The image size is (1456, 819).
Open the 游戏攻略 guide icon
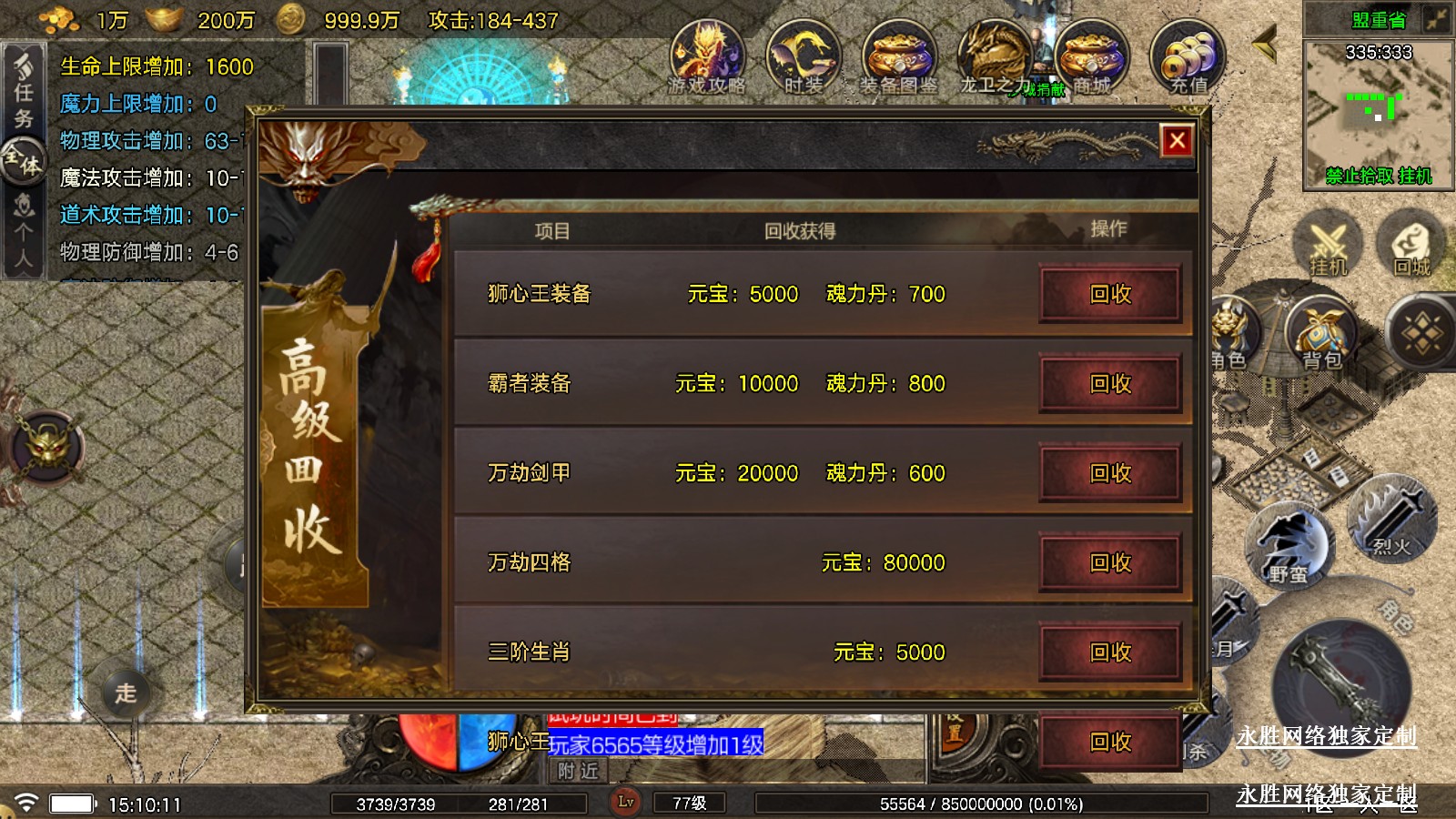pyautogui.click(x=707, y=57)
